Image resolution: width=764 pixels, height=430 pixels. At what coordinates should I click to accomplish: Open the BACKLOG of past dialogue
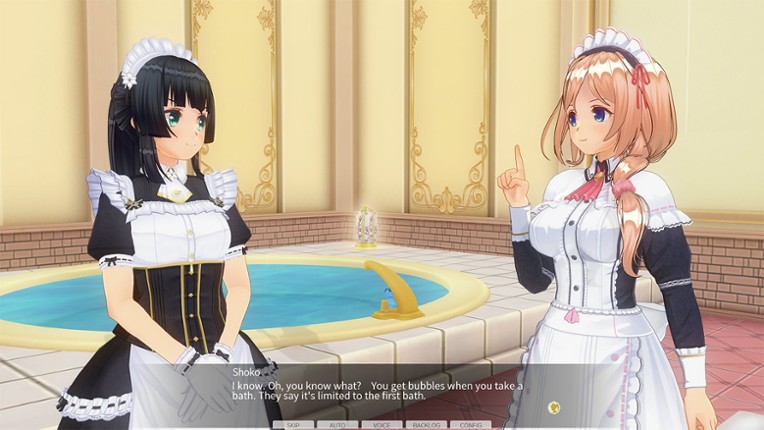426,425
